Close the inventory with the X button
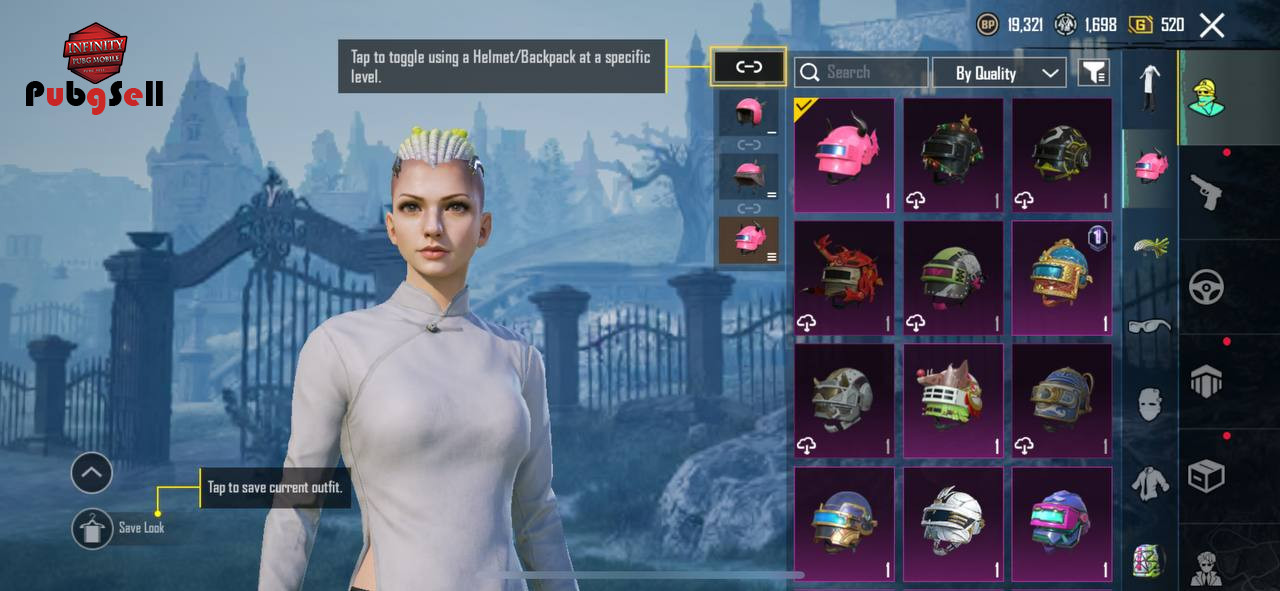Screen dimensions: 1280x591 pos(1212,26)
